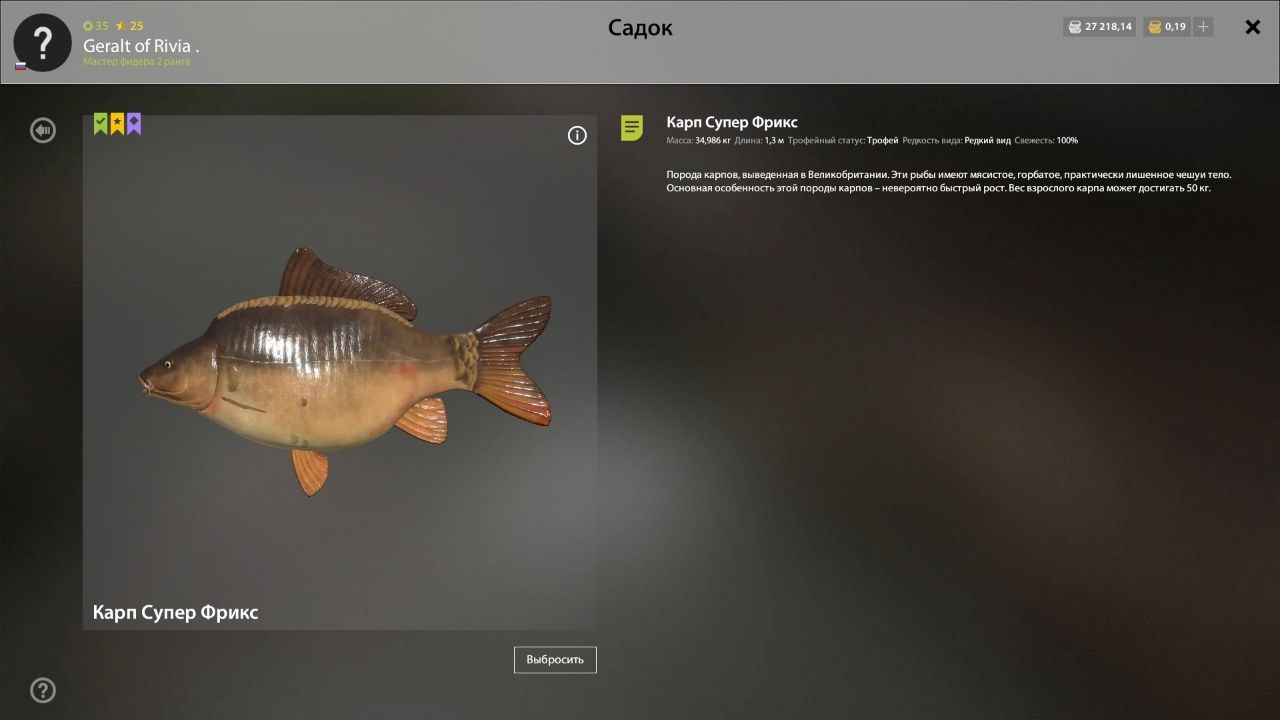The image size is (1280, 720).
Task: Open the player profile avatar
Action: pos(42,43)
